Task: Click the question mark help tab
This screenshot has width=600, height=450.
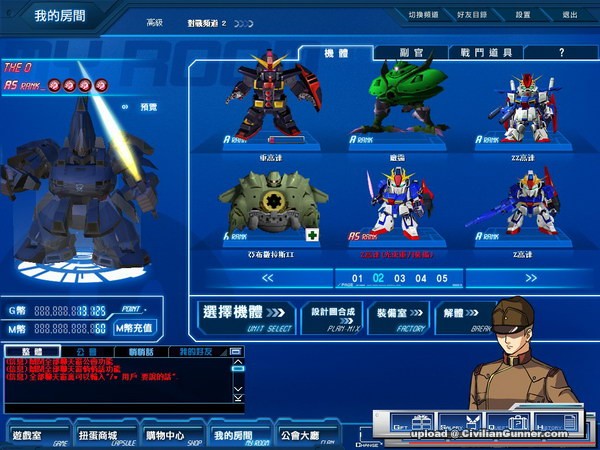Action: point(561,52)
